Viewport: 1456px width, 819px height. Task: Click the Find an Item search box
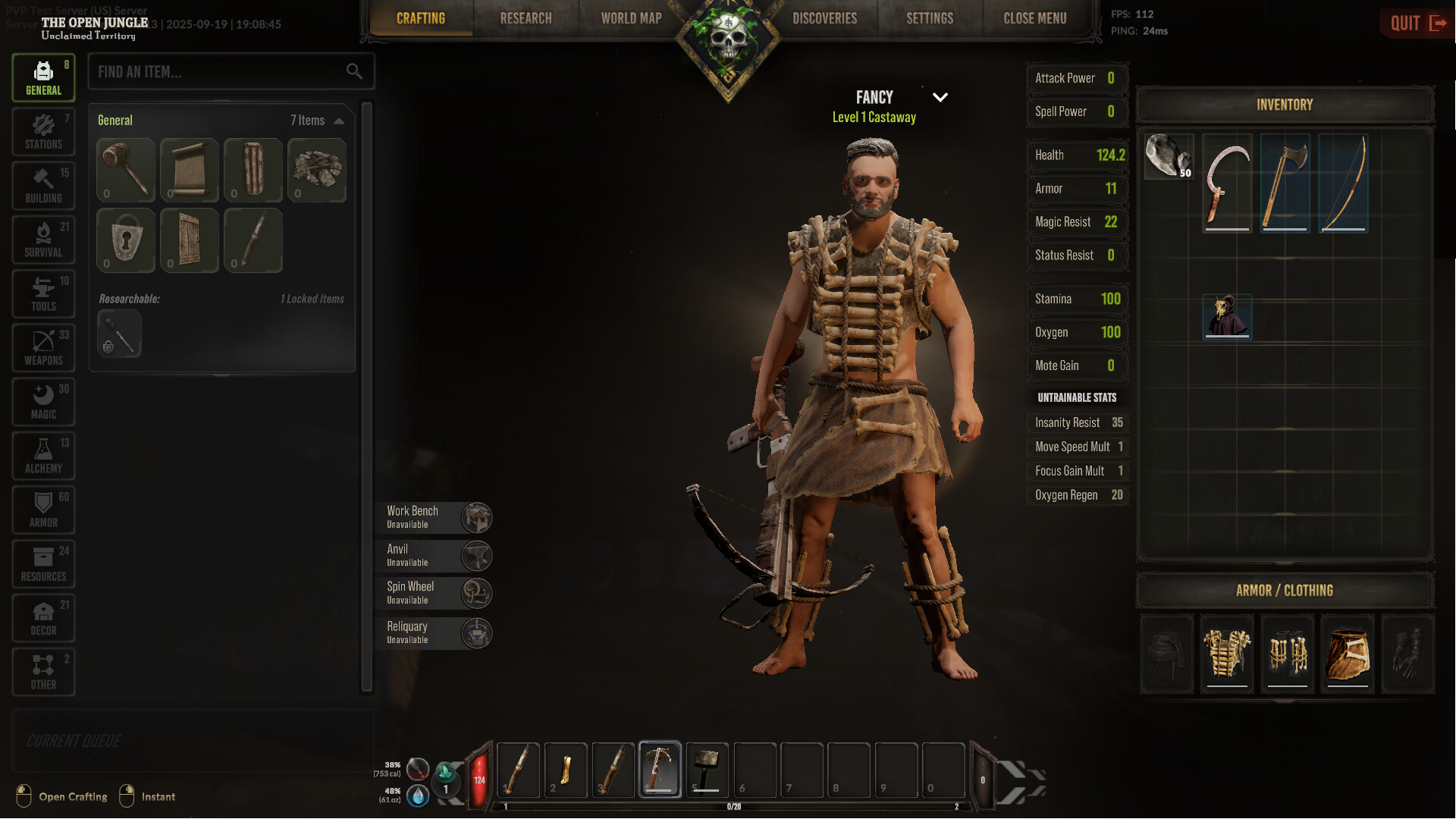coord(220,71)
